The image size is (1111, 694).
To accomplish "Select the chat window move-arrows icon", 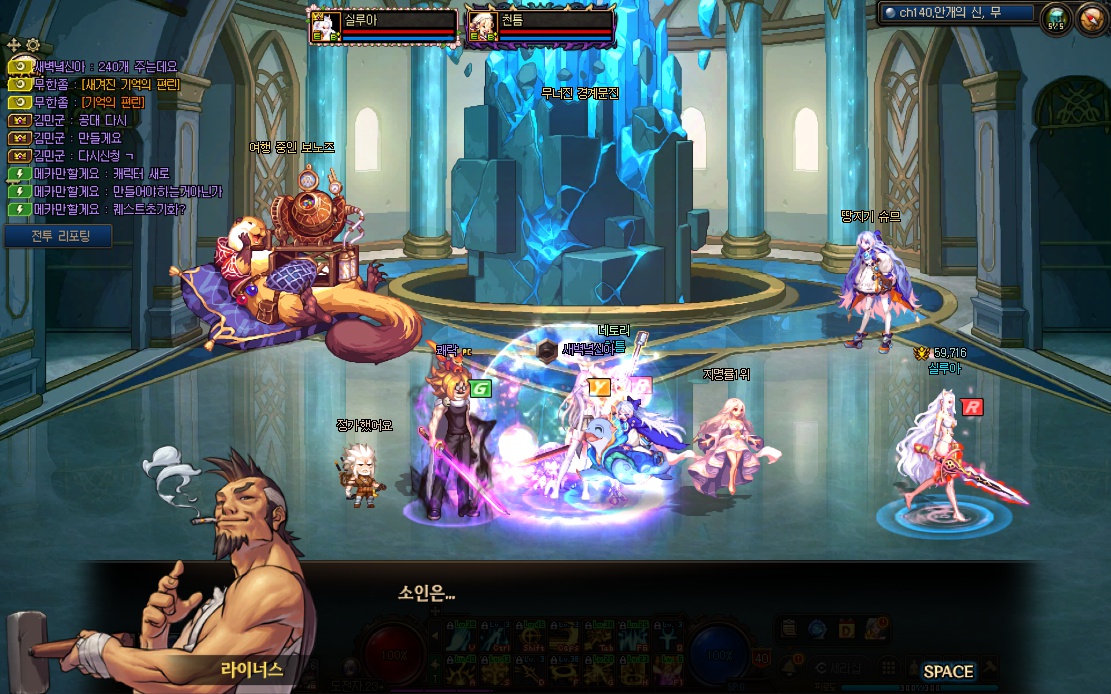I will click(x=14, y=45).
